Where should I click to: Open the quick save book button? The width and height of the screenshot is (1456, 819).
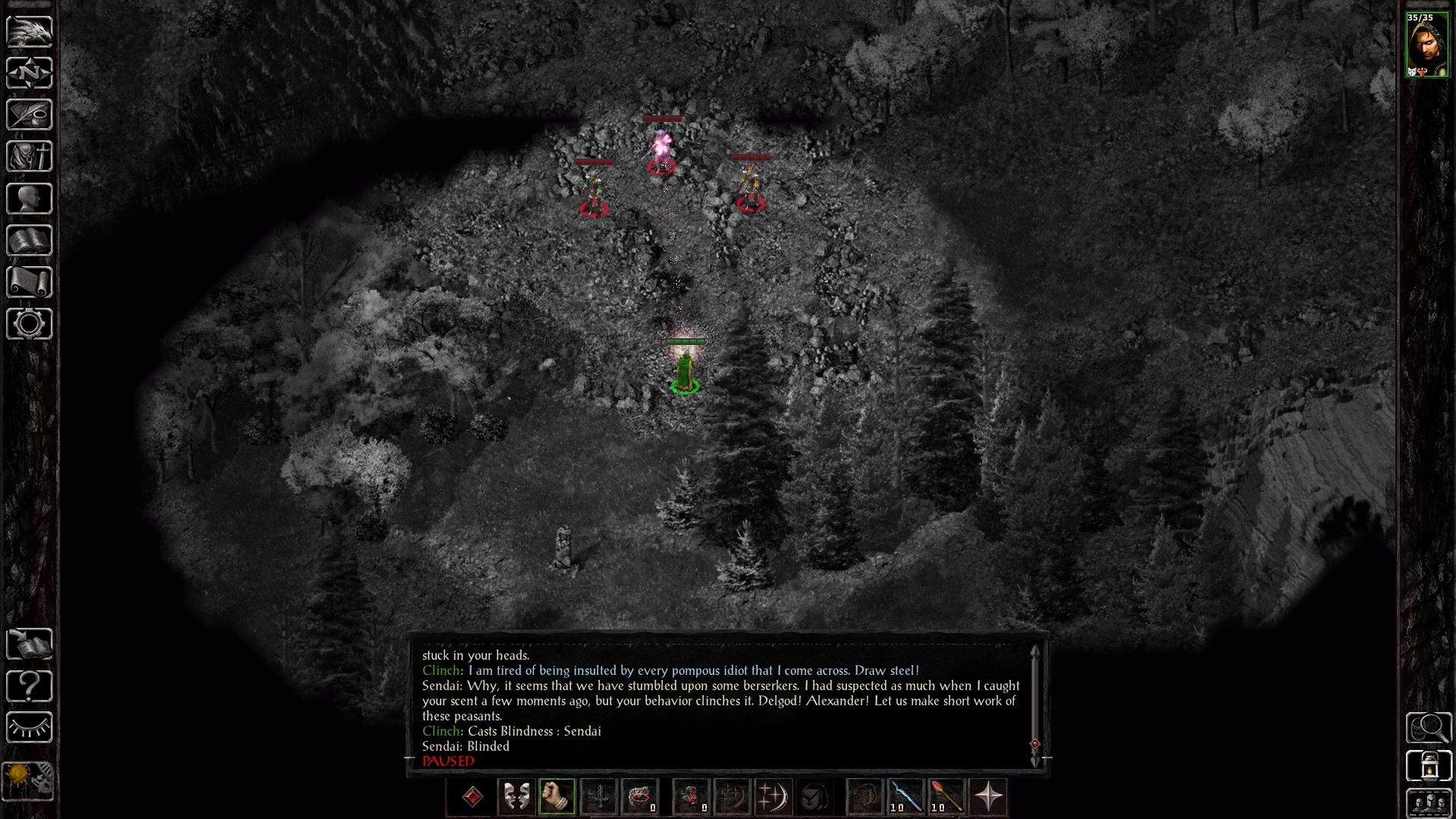(30, 645)
